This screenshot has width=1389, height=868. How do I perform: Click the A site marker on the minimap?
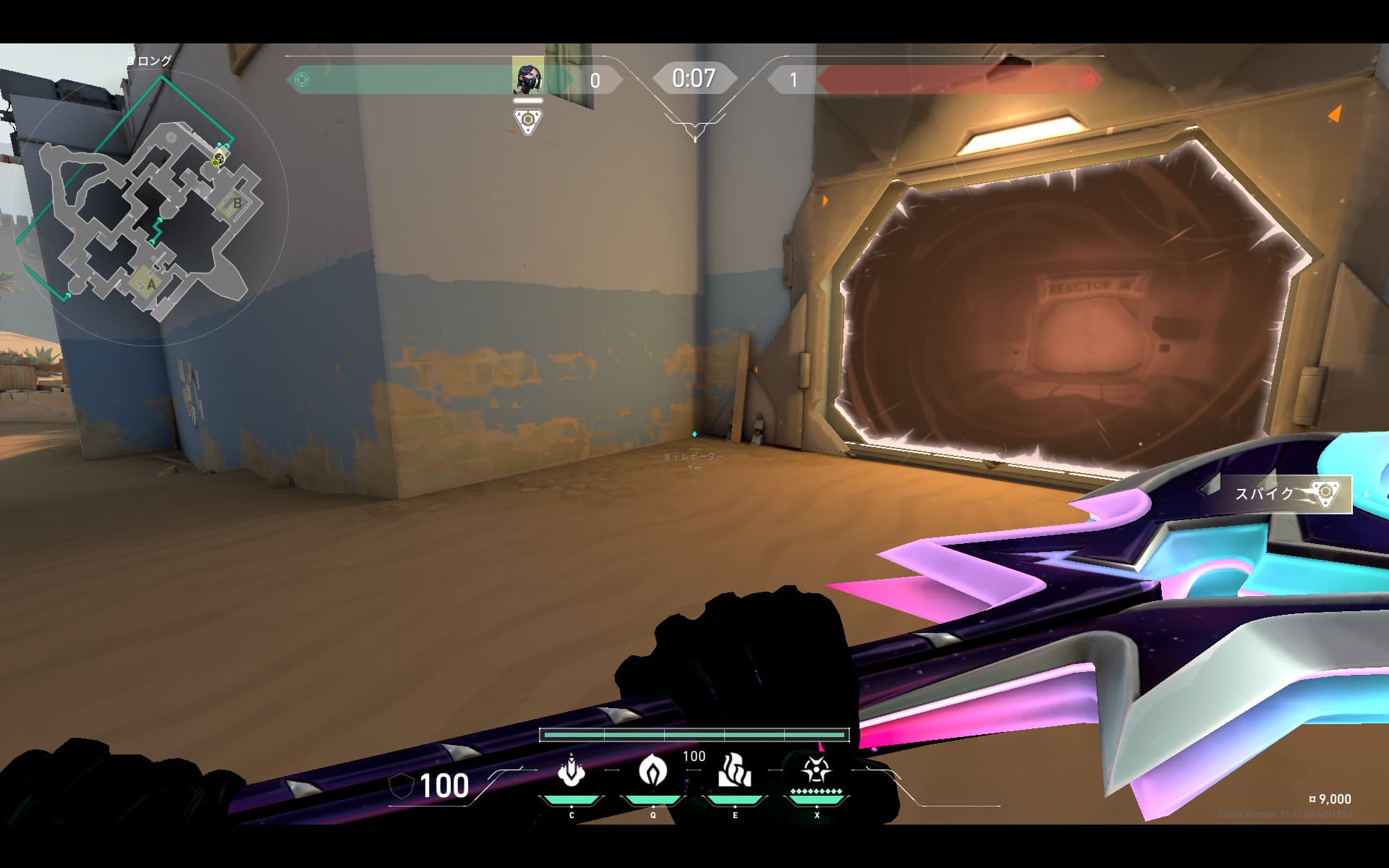click(x=150, y=284)
